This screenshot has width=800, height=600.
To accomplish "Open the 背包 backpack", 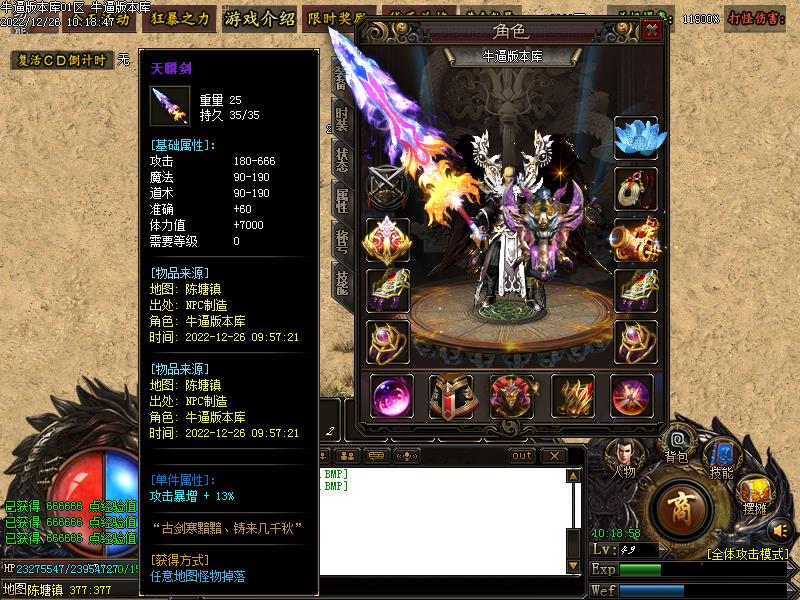I will [x=676, y=445].
